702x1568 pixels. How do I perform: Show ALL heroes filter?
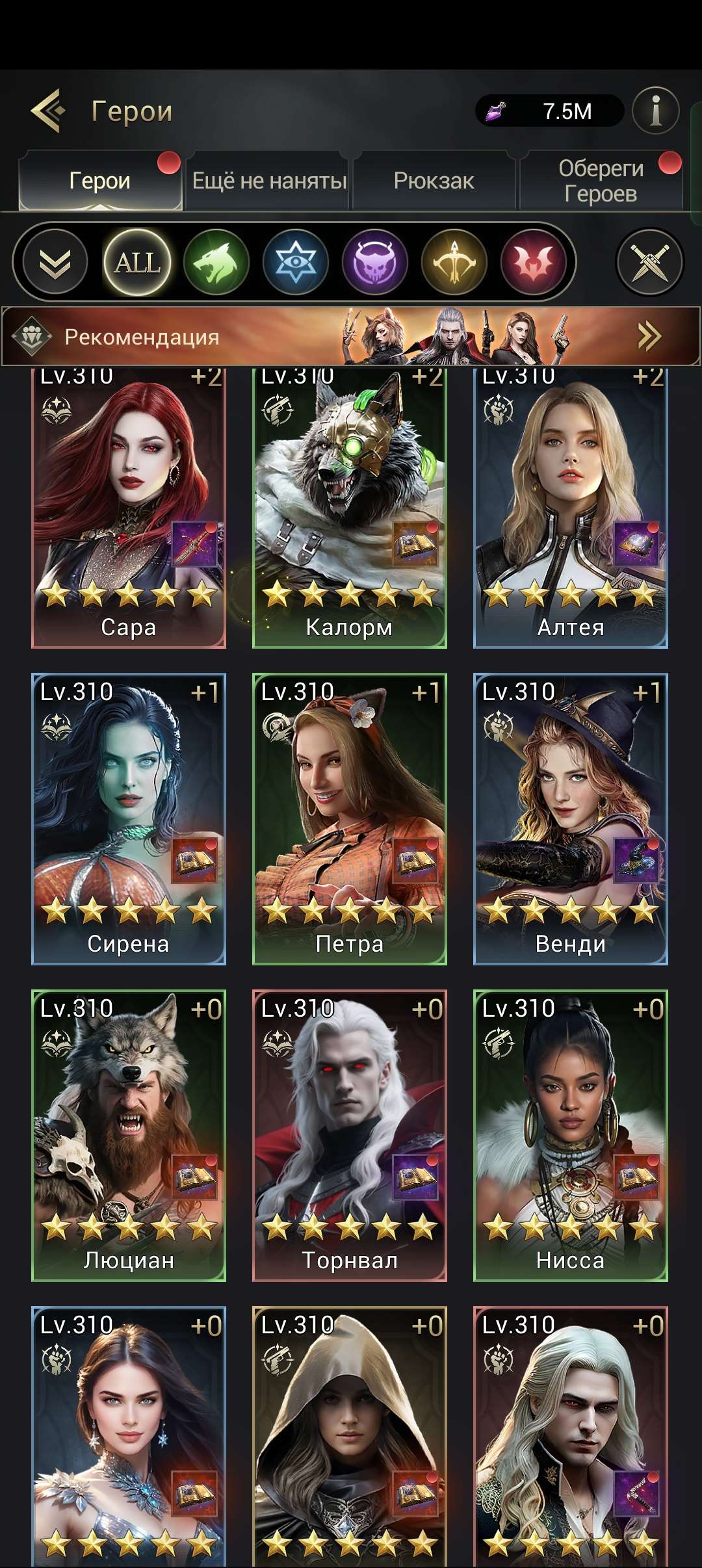[x=137, y=263]
